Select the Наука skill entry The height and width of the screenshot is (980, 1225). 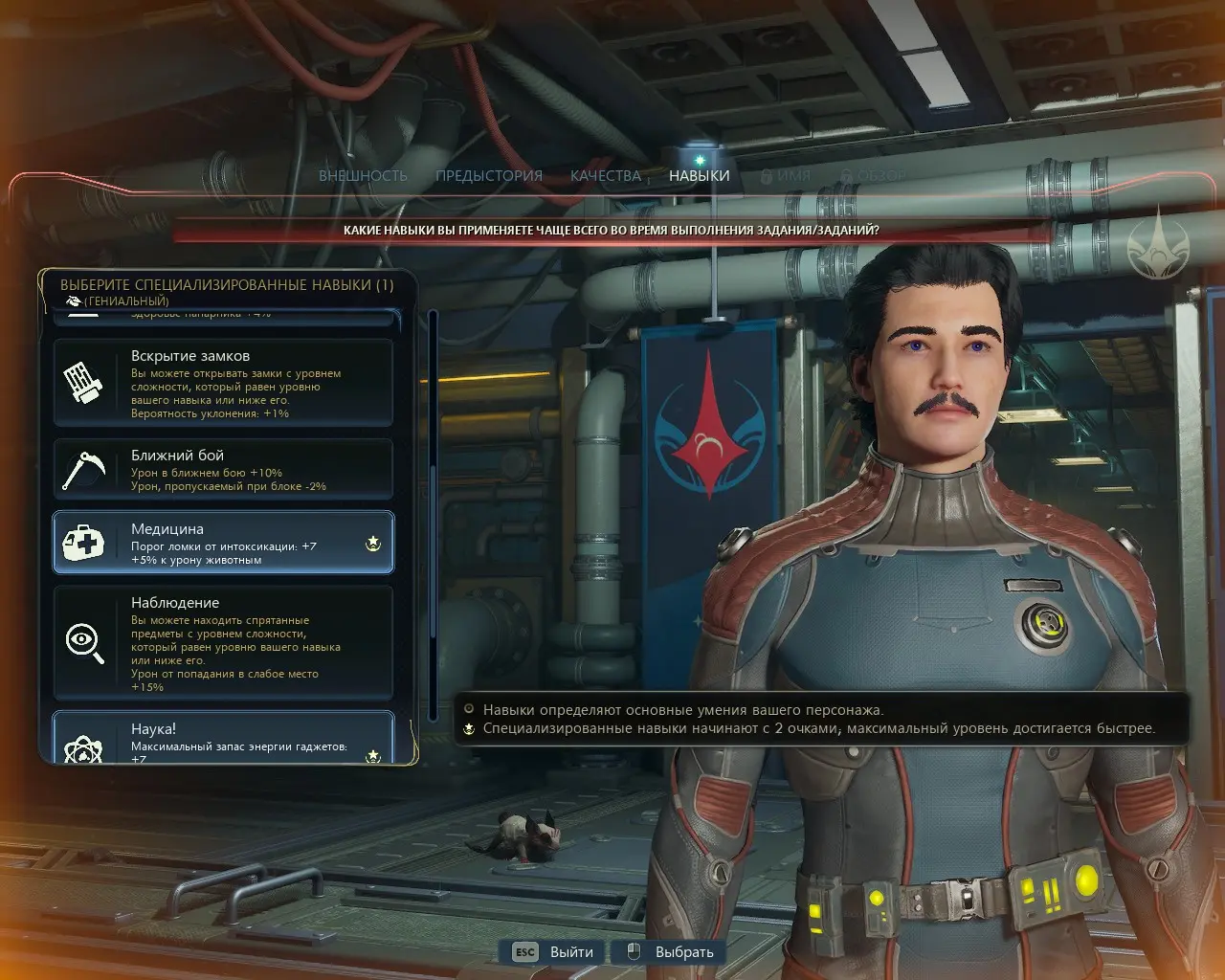coord(223,738)
